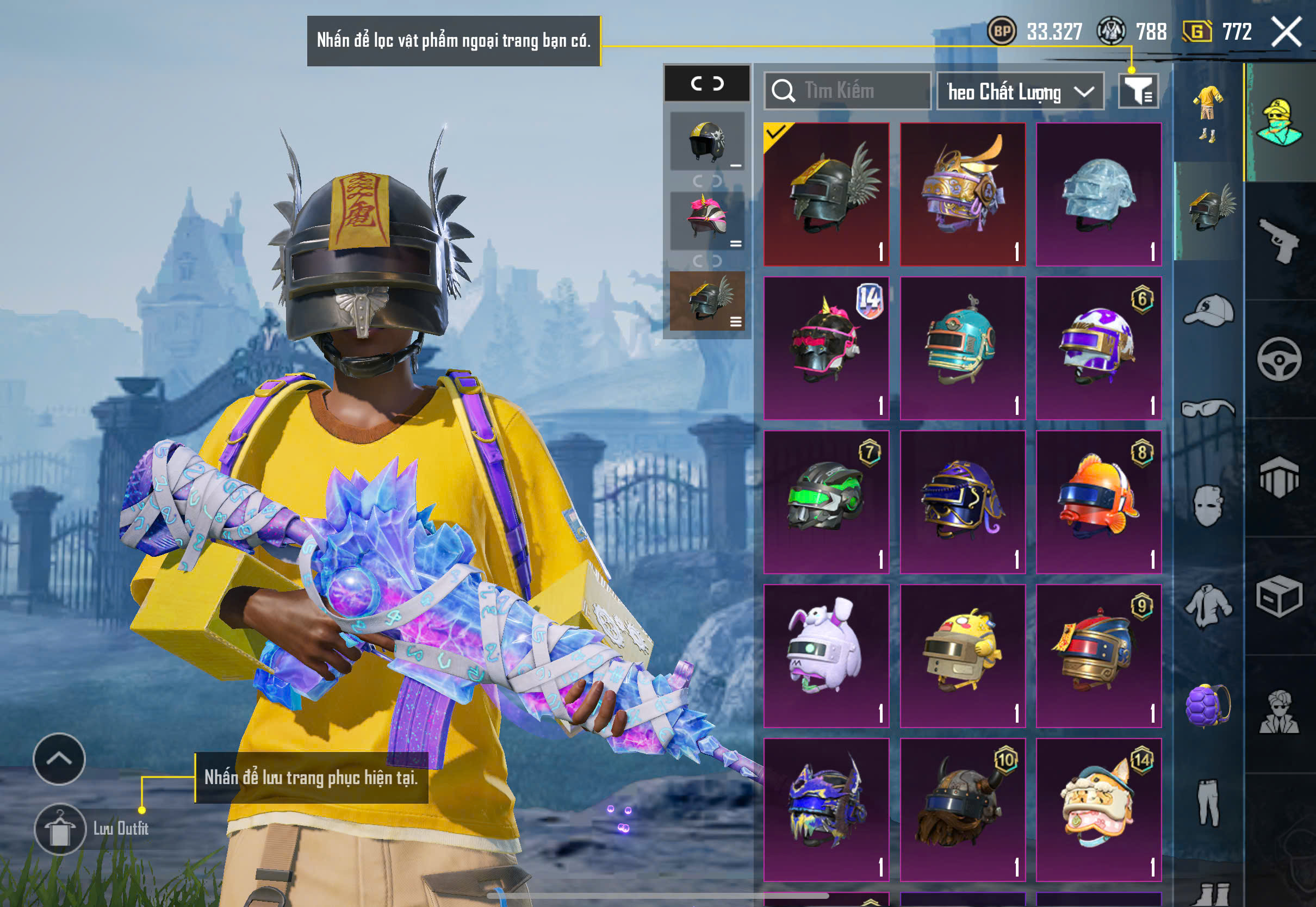The image size is (1316, 907).
Task: Choose the golden samurai helmet skin
Action: click(x=963, y=194)
